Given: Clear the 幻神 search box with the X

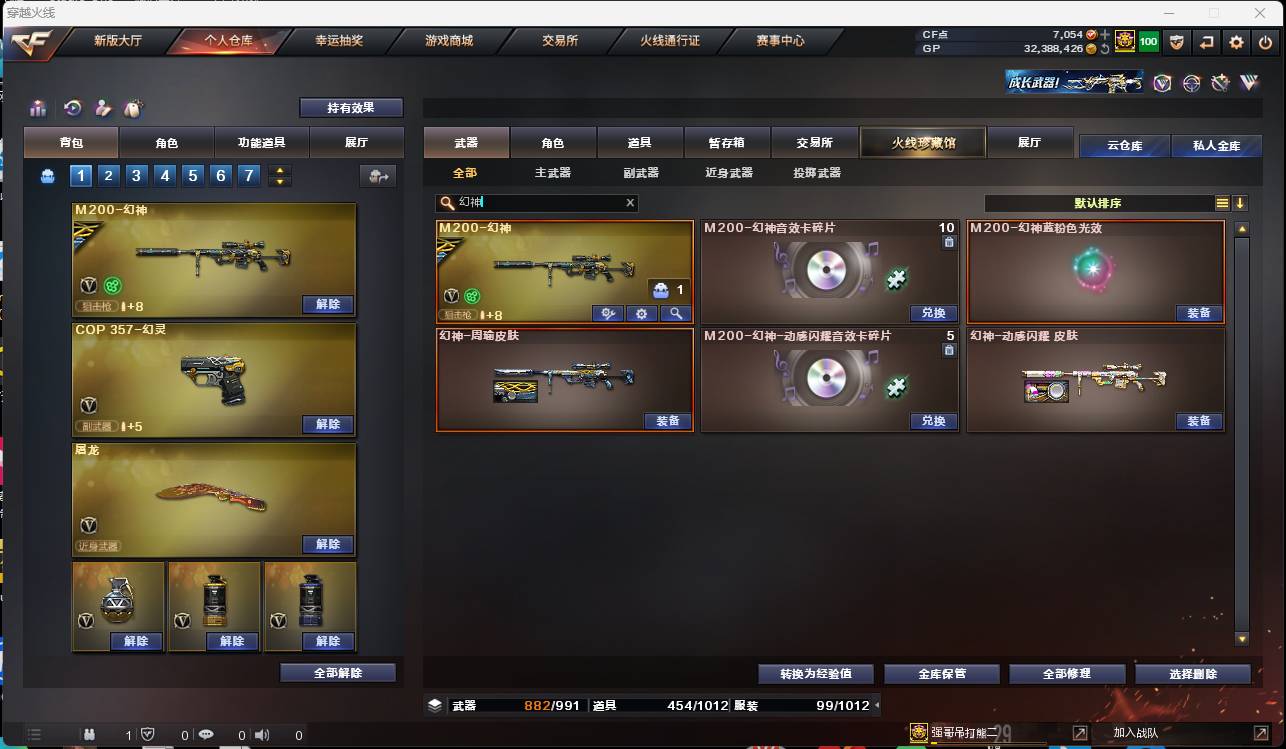Looking at the screenshot, I should (630, 202).
